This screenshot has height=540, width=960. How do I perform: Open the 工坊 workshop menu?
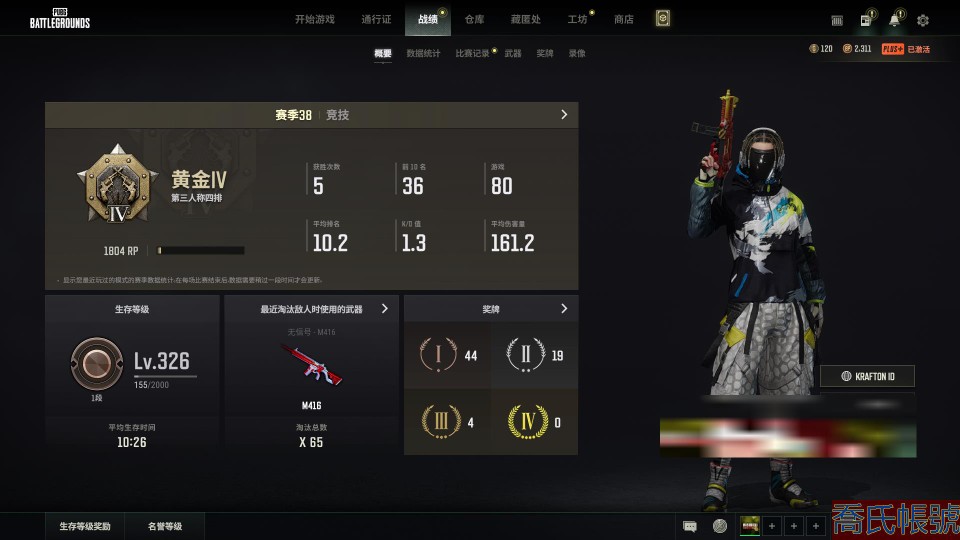coord(577,19)
